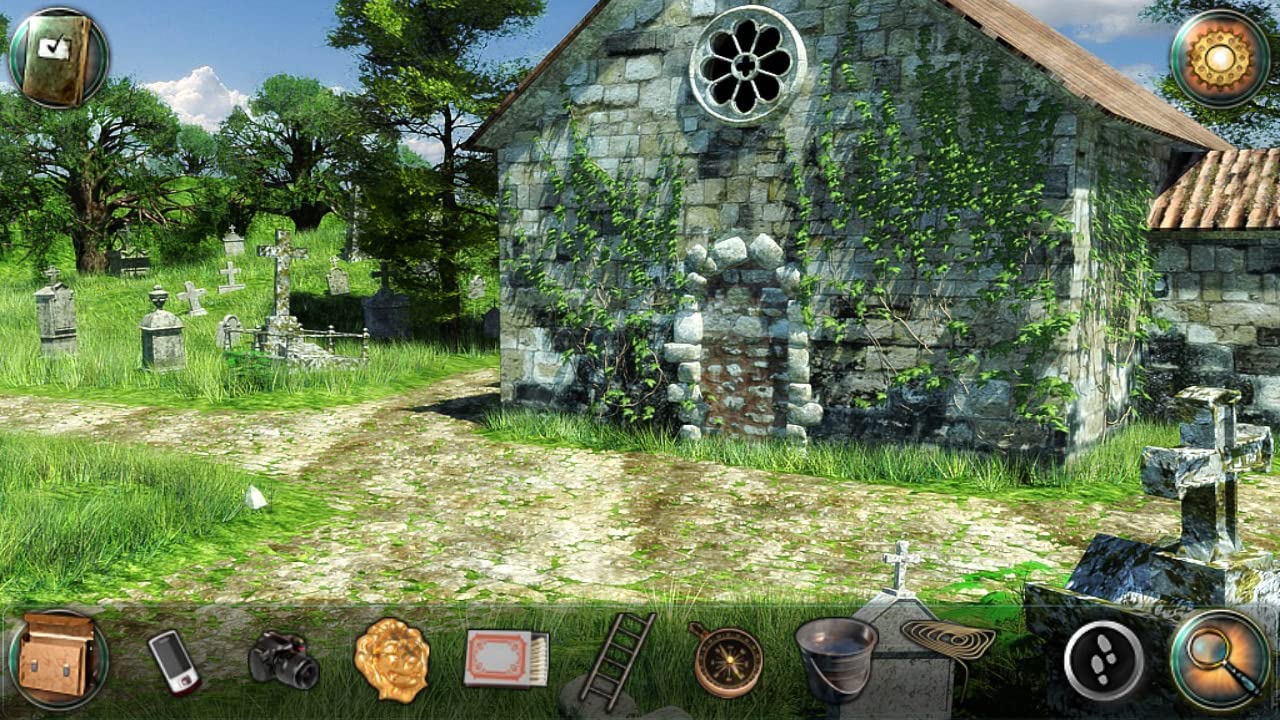The height and width of the screenshot is (720, 1280).
Task: Inspect the red tiled roof building
Action: 1215,190
